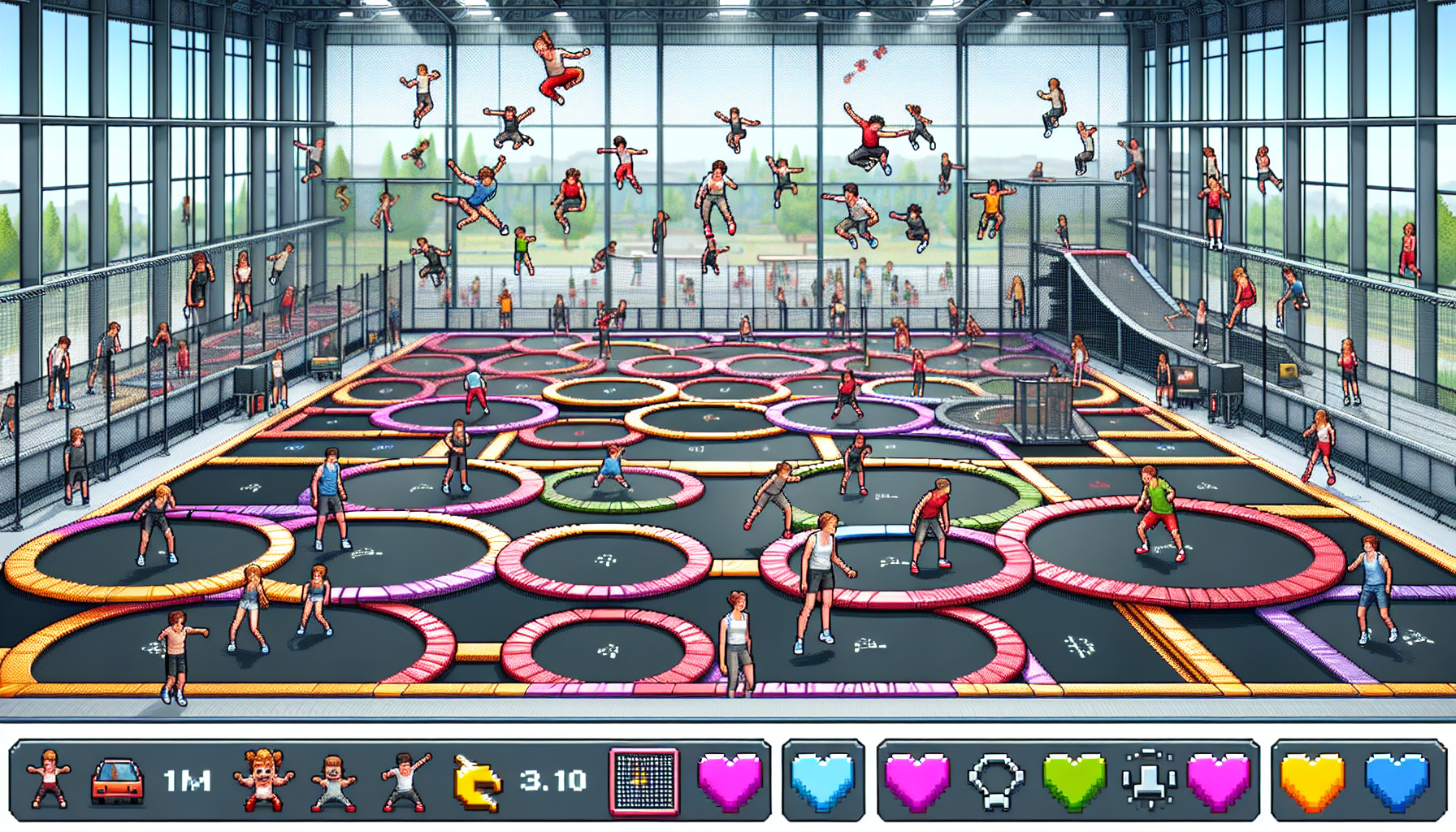This screenshot has width=1456, height=832.
Task: Select the red car icon
Action: (x=118, y=782)
